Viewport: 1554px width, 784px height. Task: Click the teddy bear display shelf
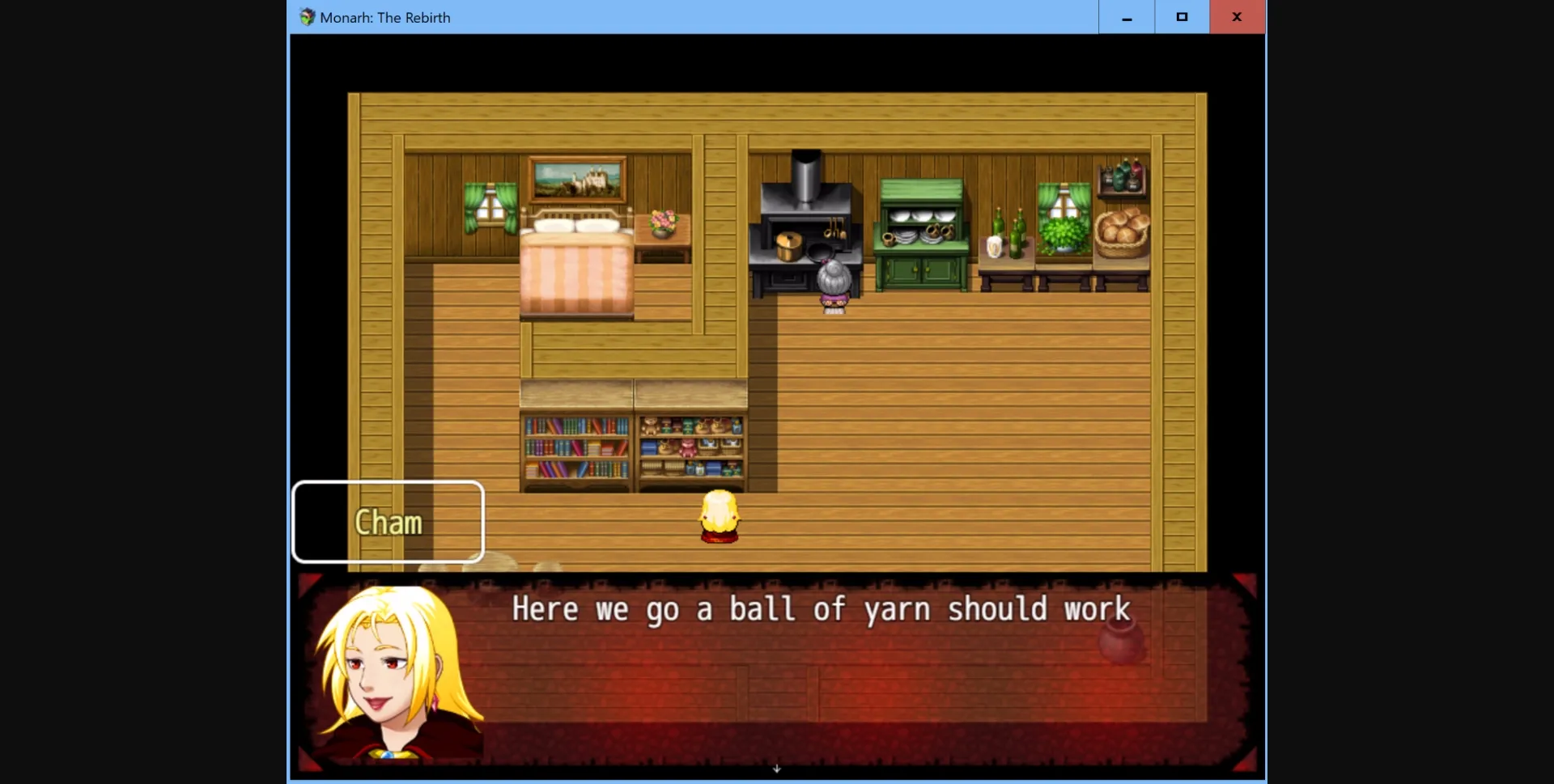(x=690, y=449)
